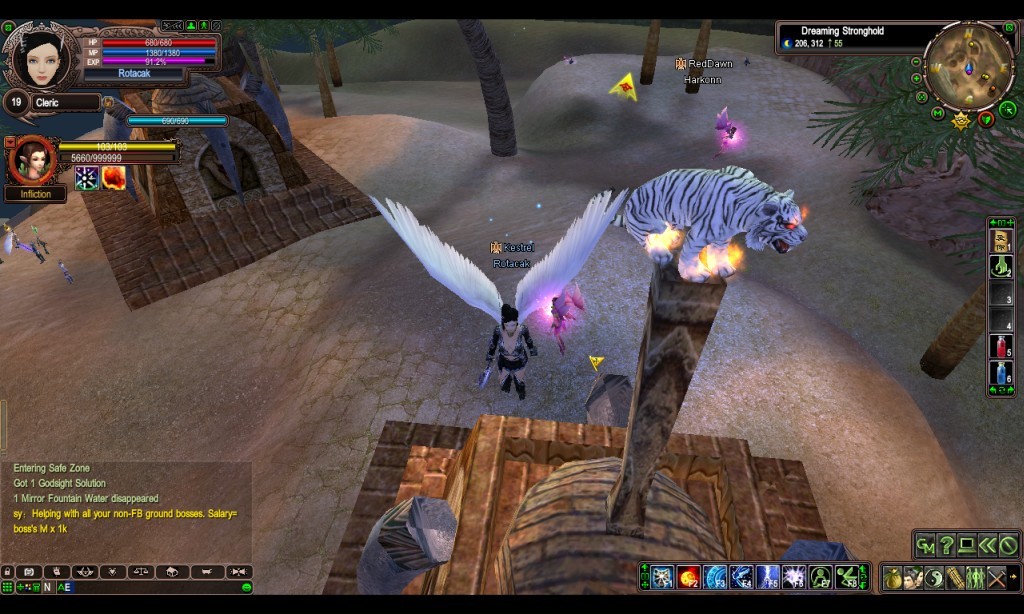Screen dimensions: 1024x614
Task: Use the F1 skill on the hotbar
Action: click(662, 577)
